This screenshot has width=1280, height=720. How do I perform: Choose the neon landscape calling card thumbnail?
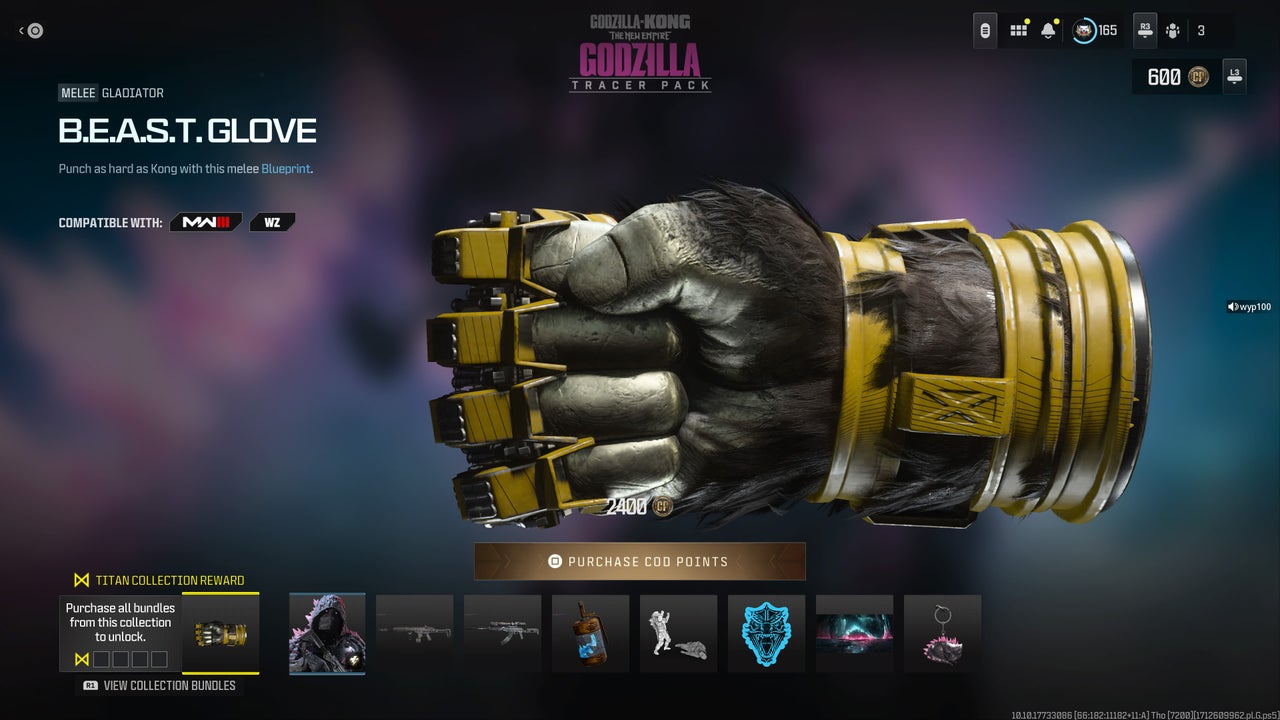854,633
